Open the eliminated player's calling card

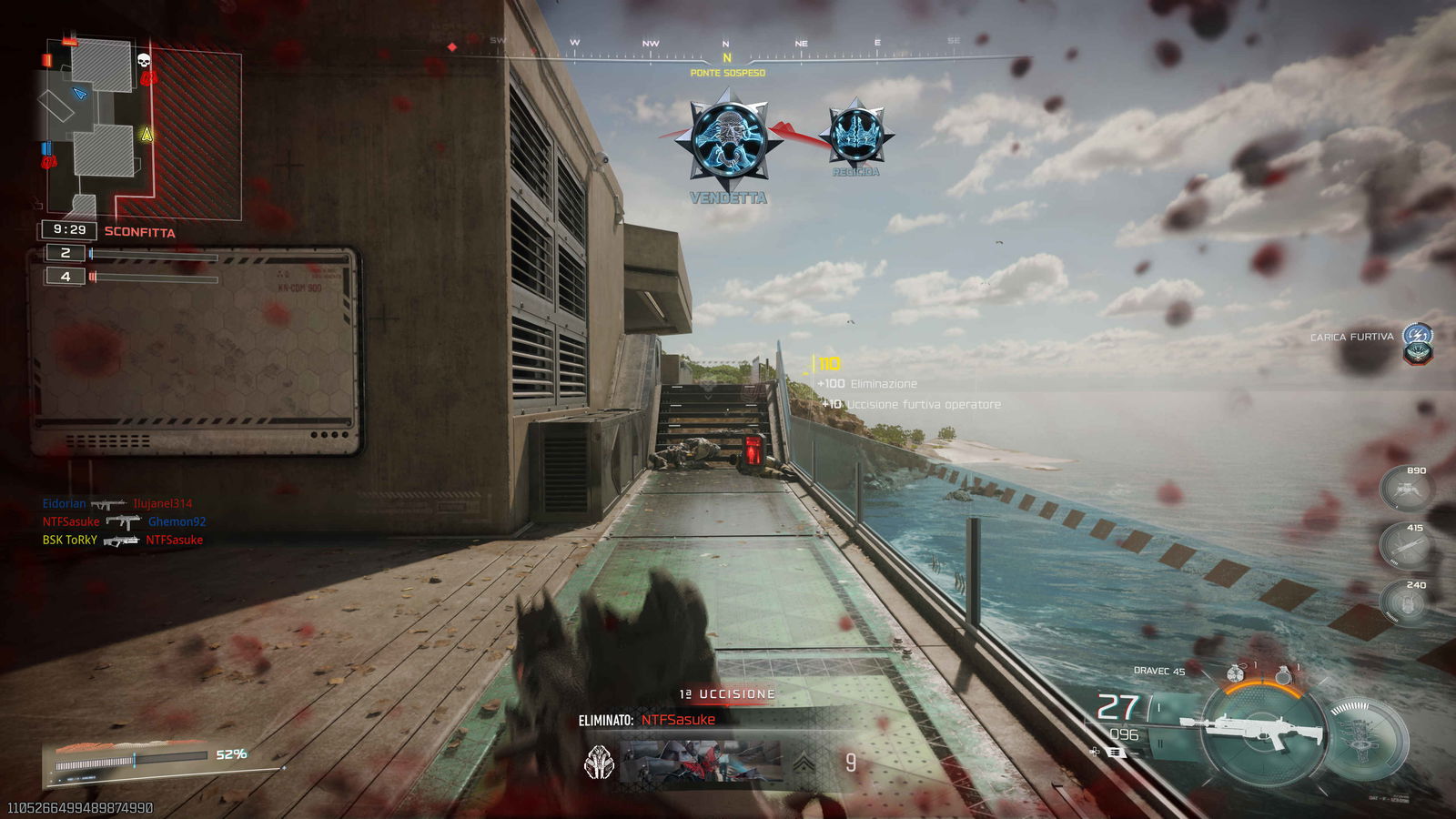click(701, 763)
